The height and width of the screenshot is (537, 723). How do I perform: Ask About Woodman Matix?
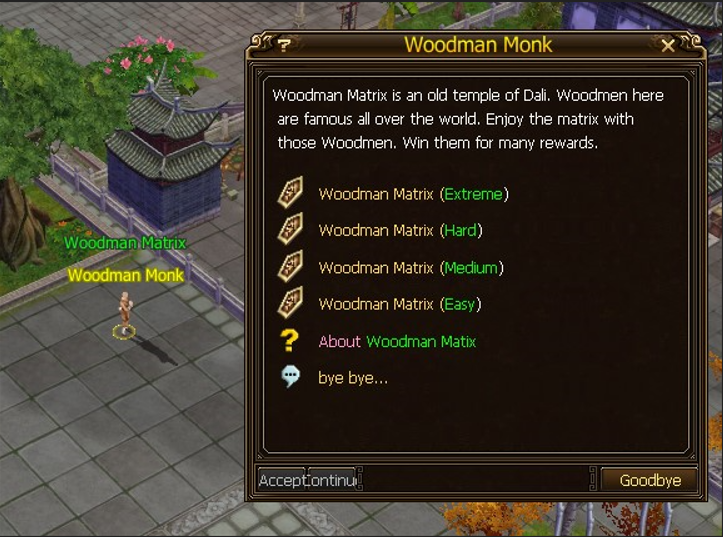pyautogui.click(x=397, y=341)
